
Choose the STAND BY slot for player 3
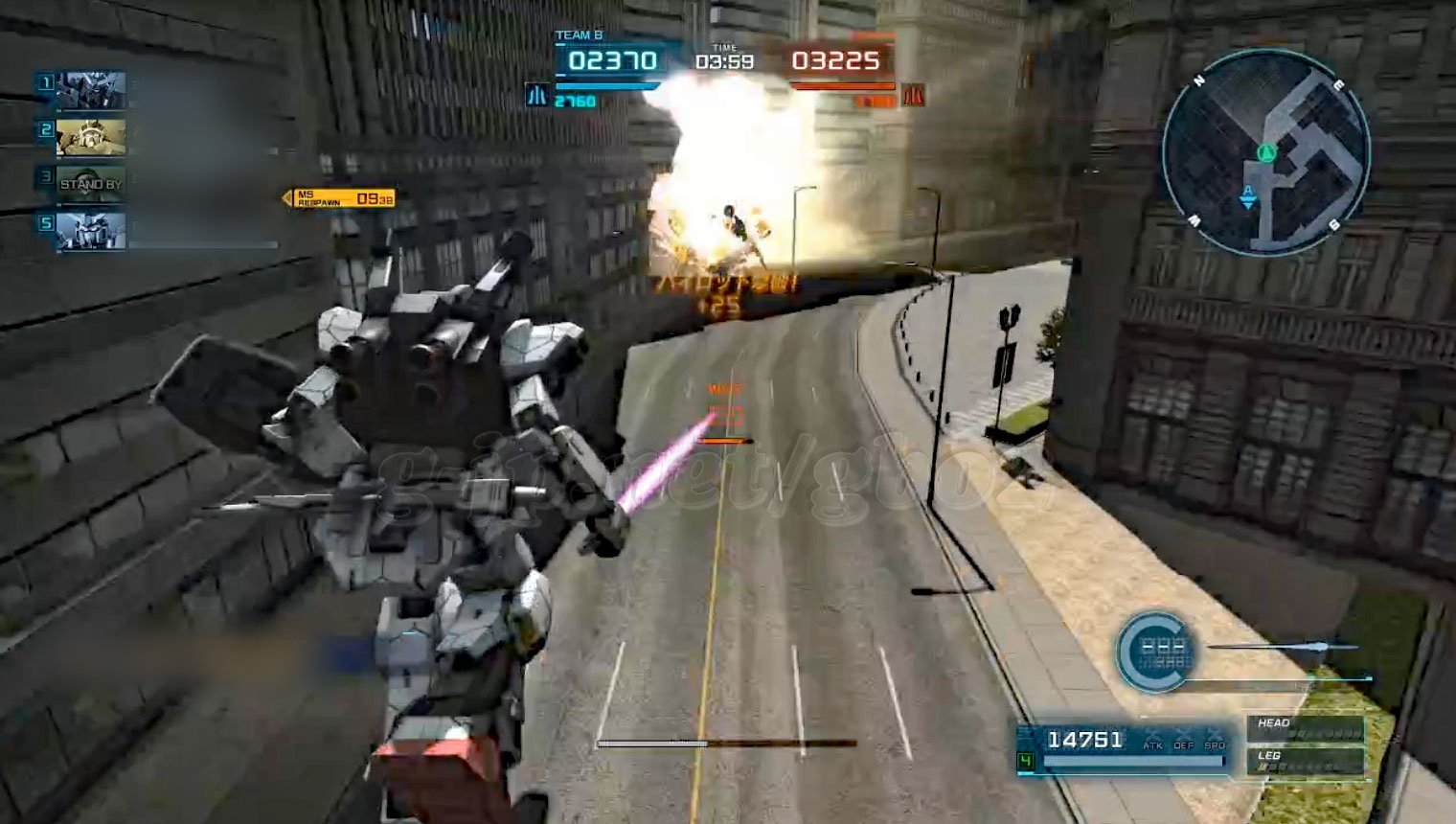click(x=90, y=184)
